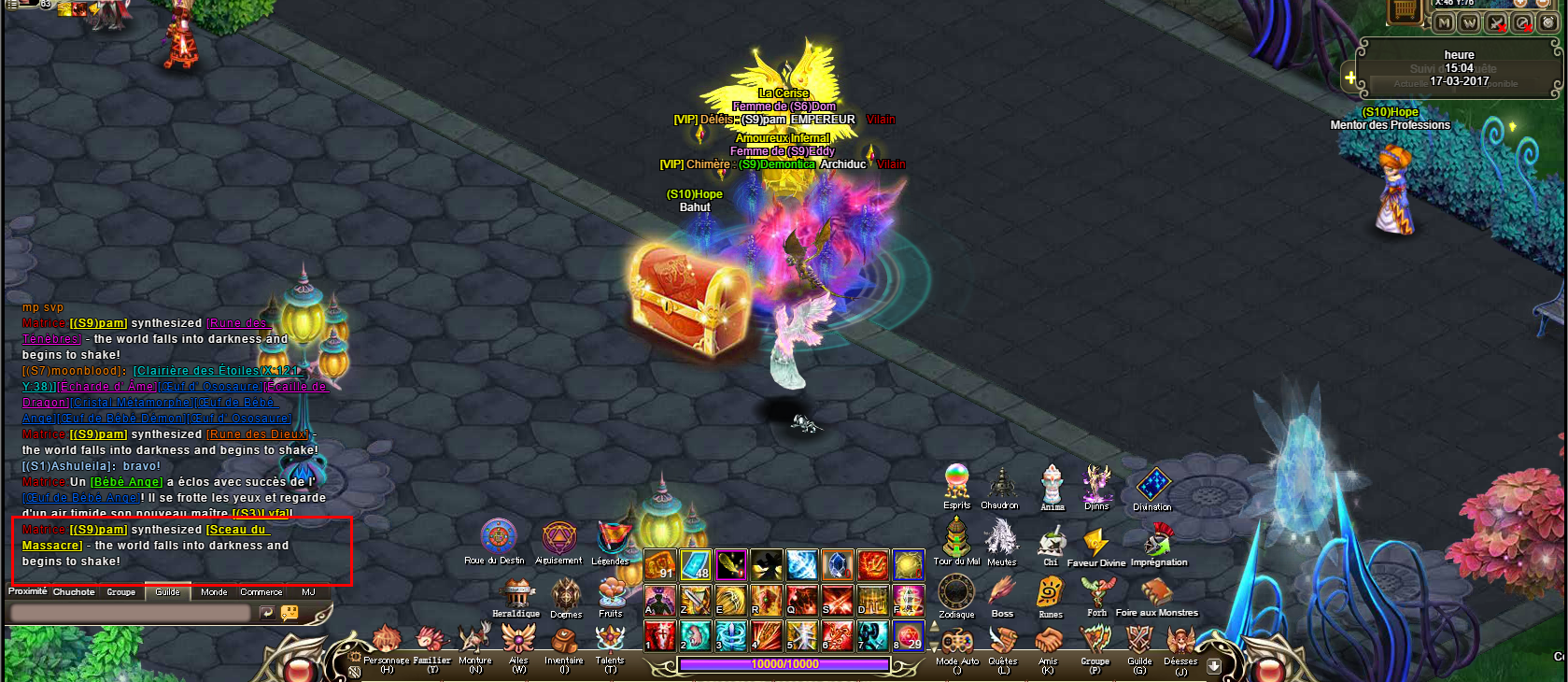The image size is (1568, 682).
Task: Open the Zodiaque menu
Action: point(956,592)
